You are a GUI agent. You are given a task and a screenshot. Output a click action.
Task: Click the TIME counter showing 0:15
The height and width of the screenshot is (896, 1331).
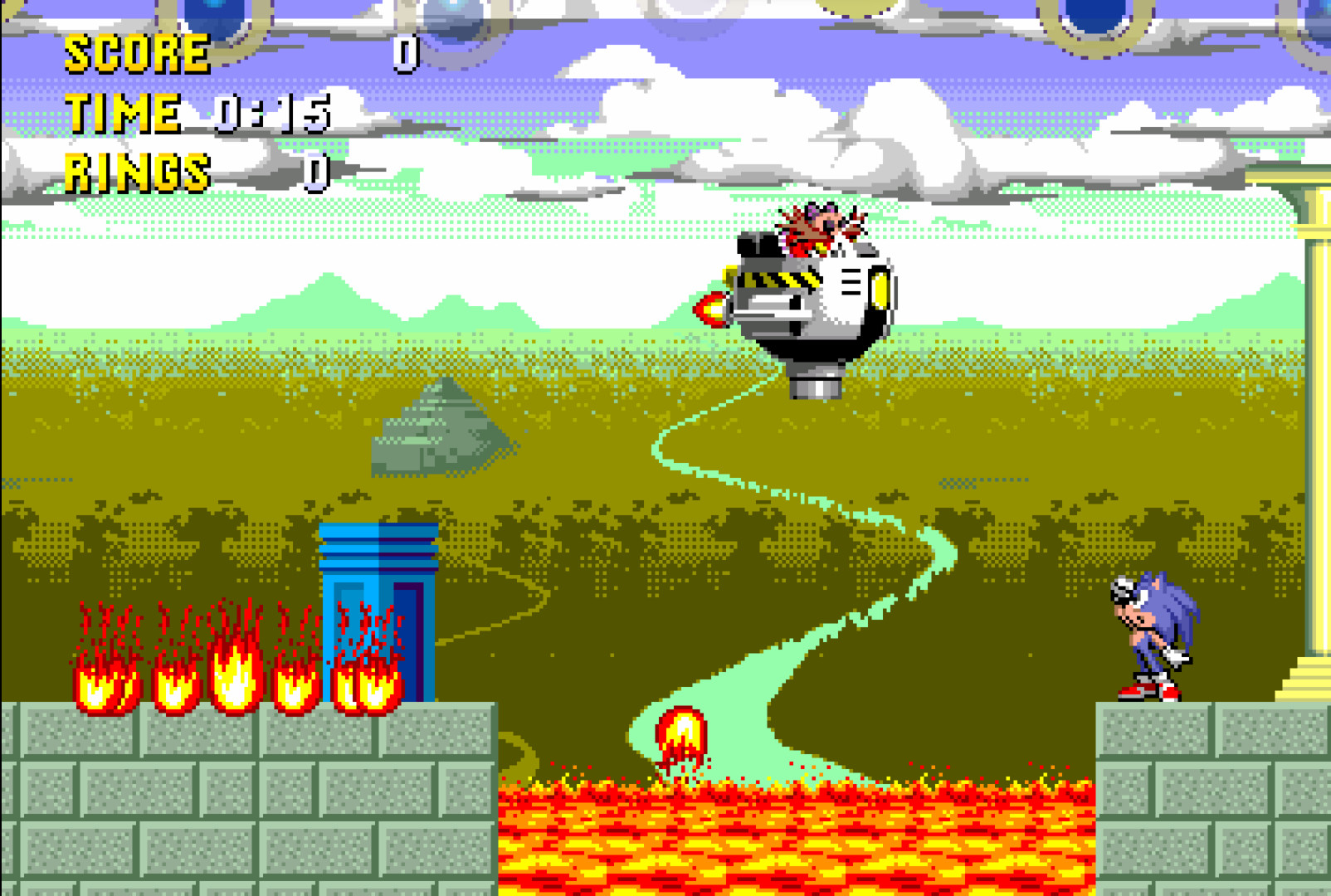274,112
